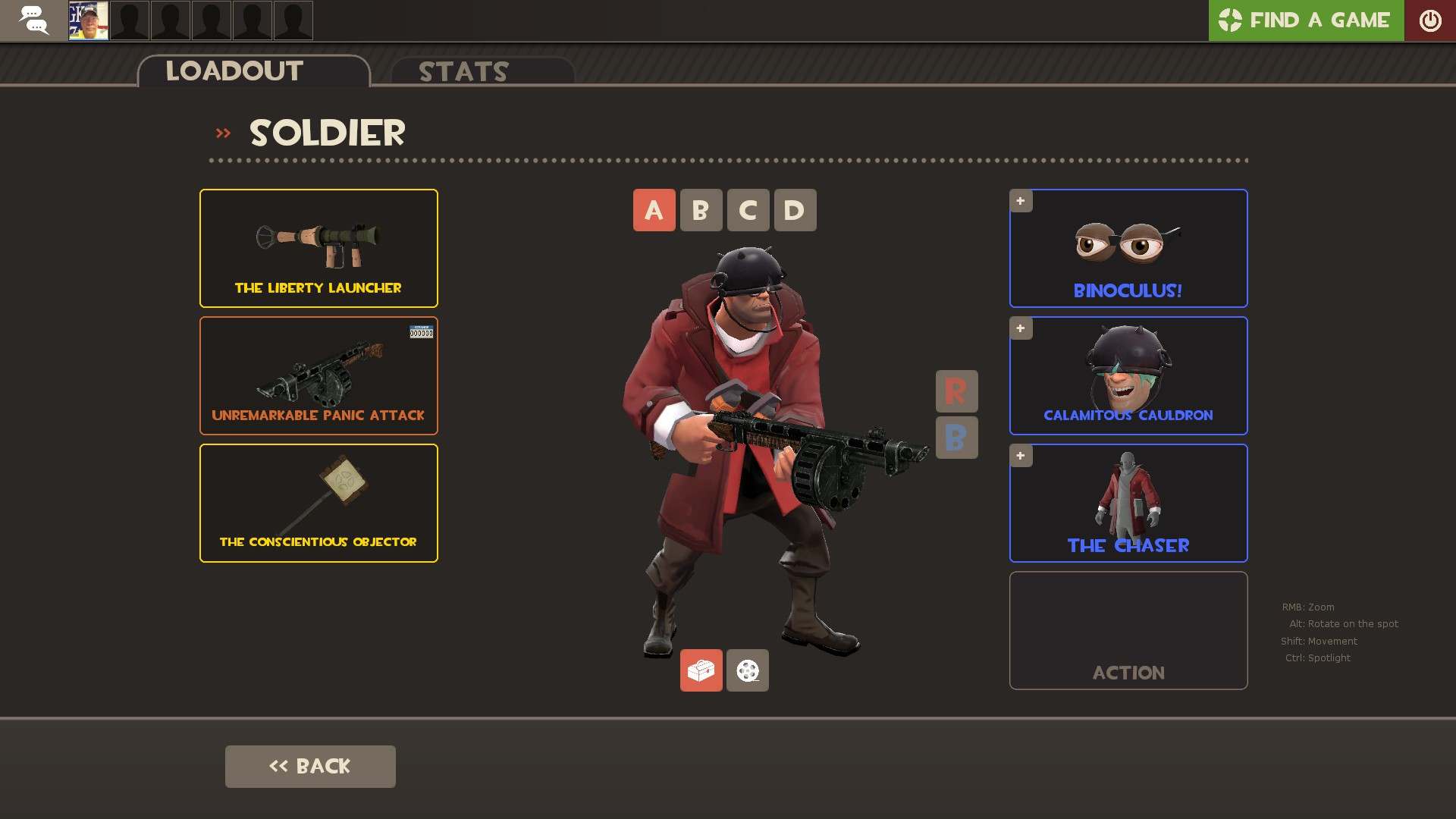This screenshot has height=819, width=1456.
Task: Expand The Chaser options via plus button
Action: (1021, 455)
